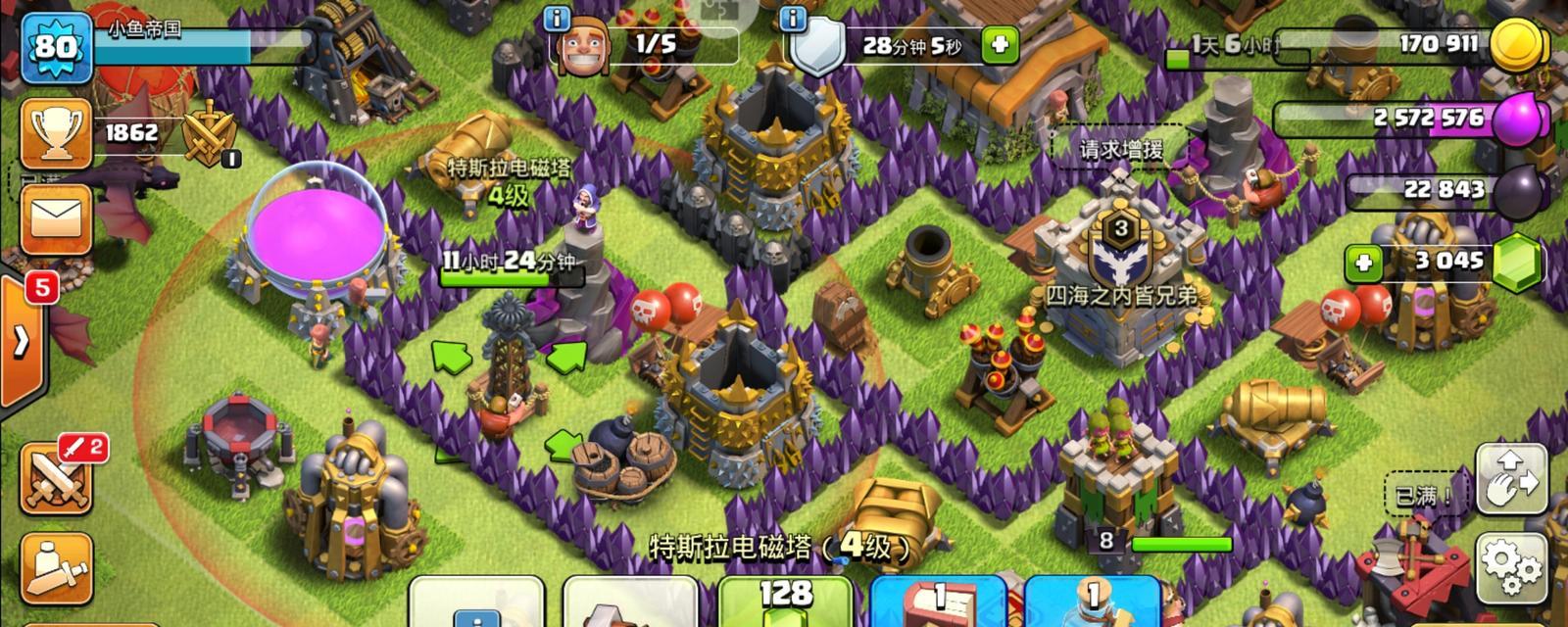
Task: Open the settings gear
Action: 1510,566
